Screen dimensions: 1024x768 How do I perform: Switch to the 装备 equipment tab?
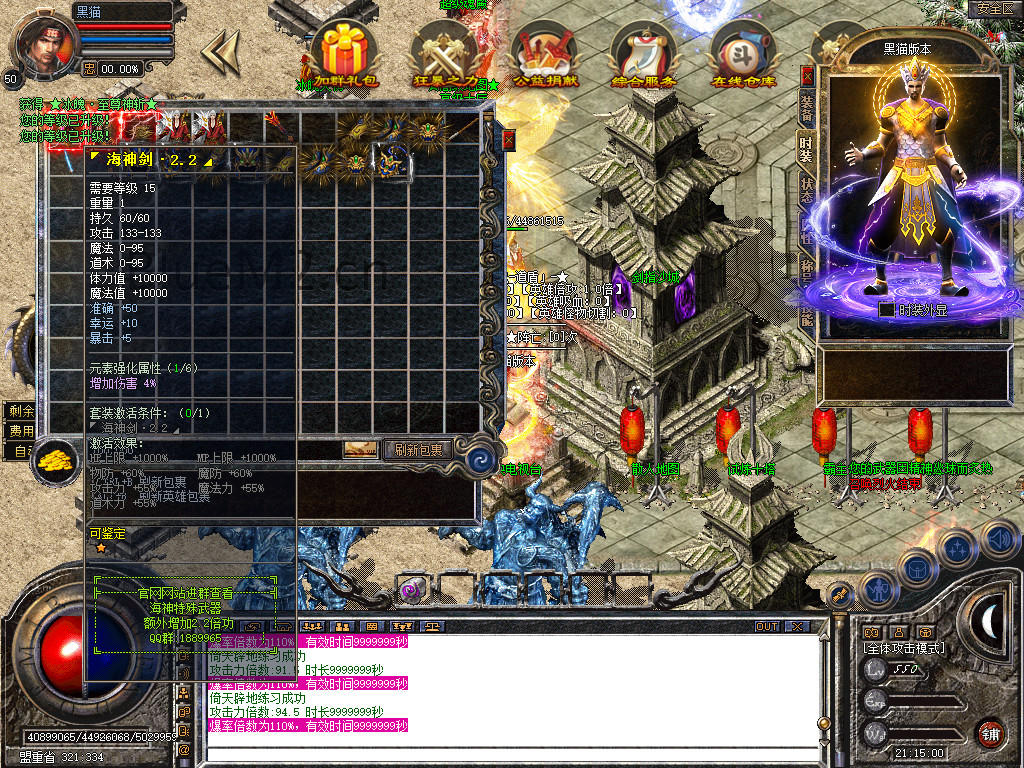point(807,106)
